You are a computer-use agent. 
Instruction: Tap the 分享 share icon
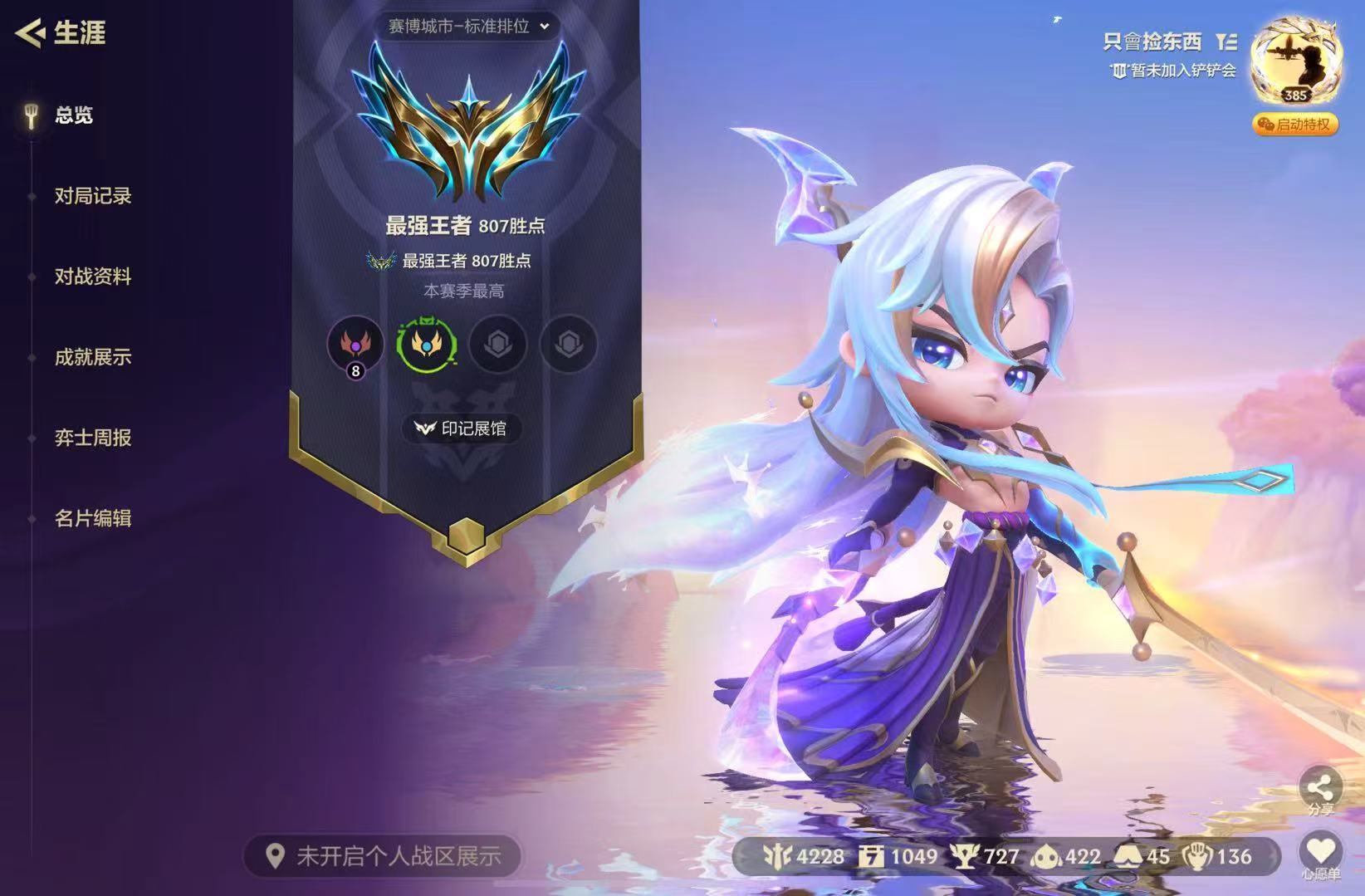coord(1320,791)
